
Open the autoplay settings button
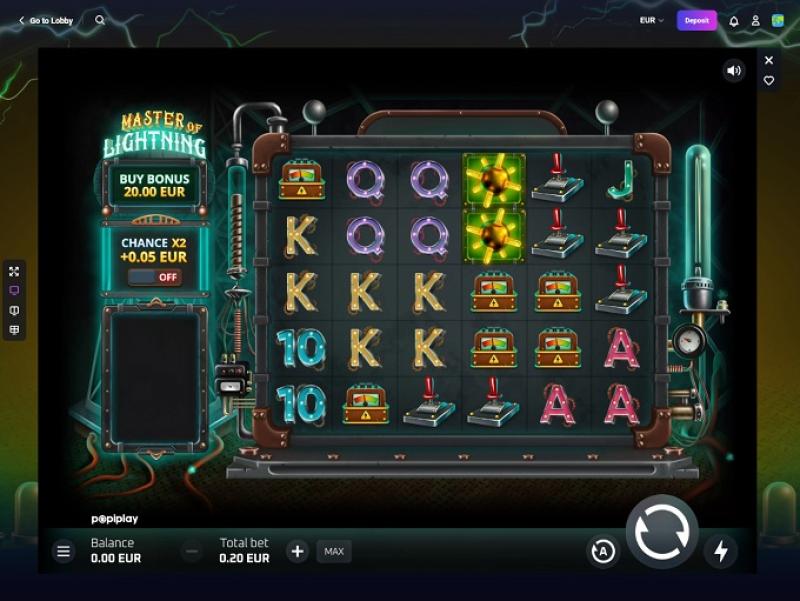point(602,551)
